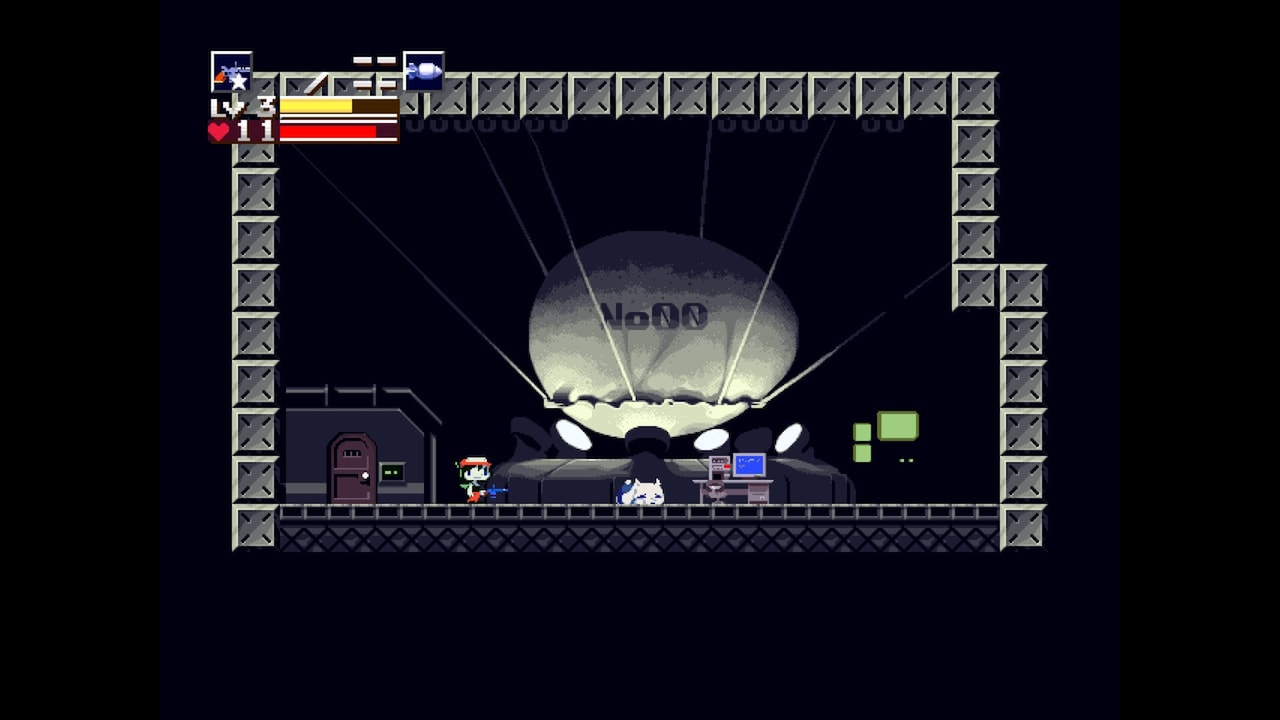Select the Missile Launcher weapon icon
1280x720 pixels.
(x=423, y=71)
